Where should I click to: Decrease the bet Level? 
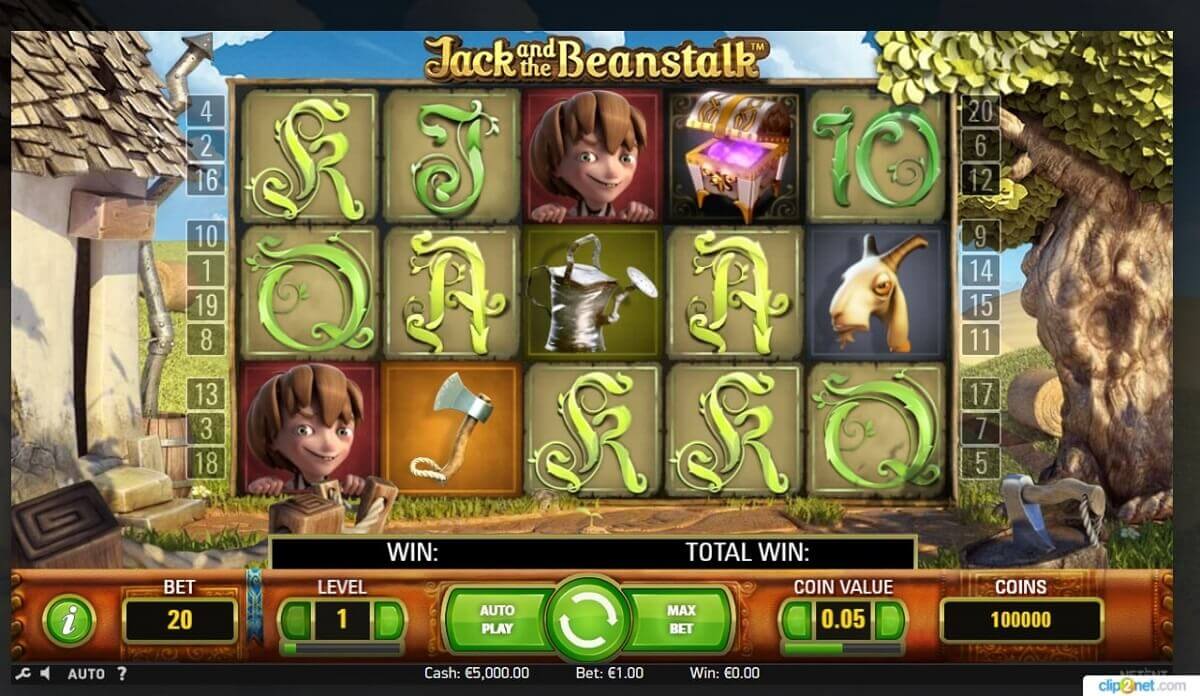click(x=296, y=620)
